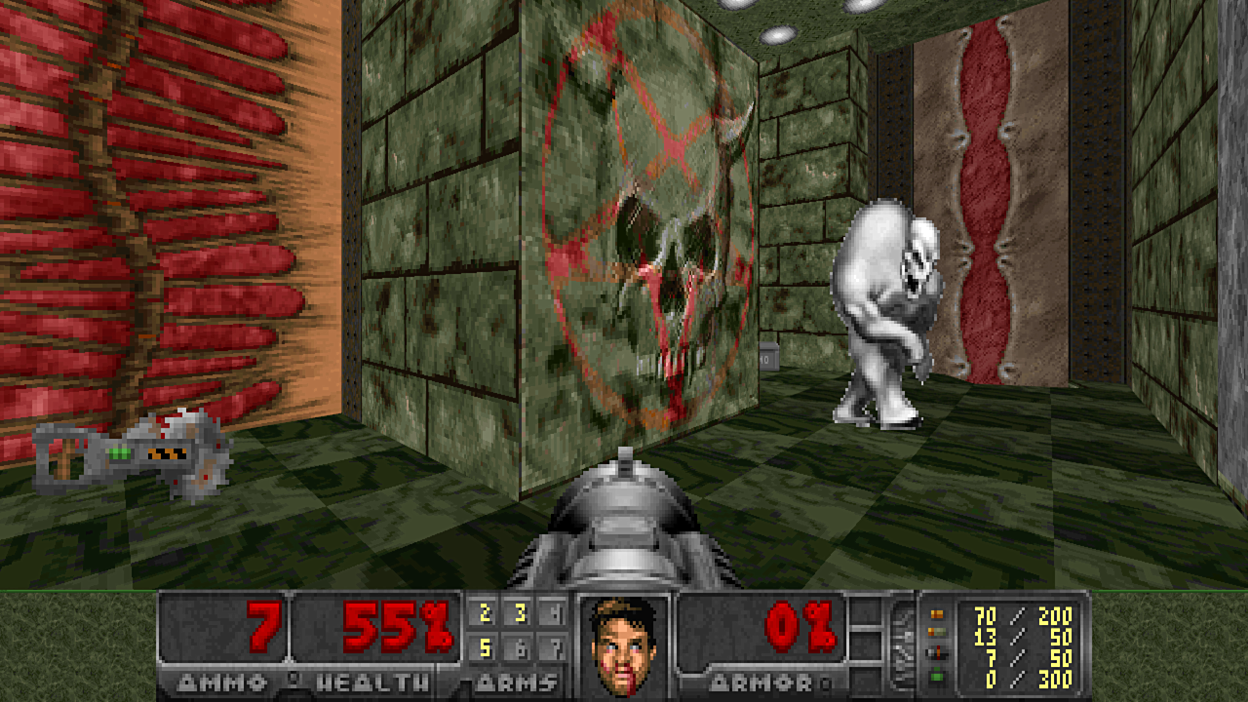Choose weapon slot 3 in the Arms panel
This screenshot has height=702, width=1248.
[x=520, y=613]
